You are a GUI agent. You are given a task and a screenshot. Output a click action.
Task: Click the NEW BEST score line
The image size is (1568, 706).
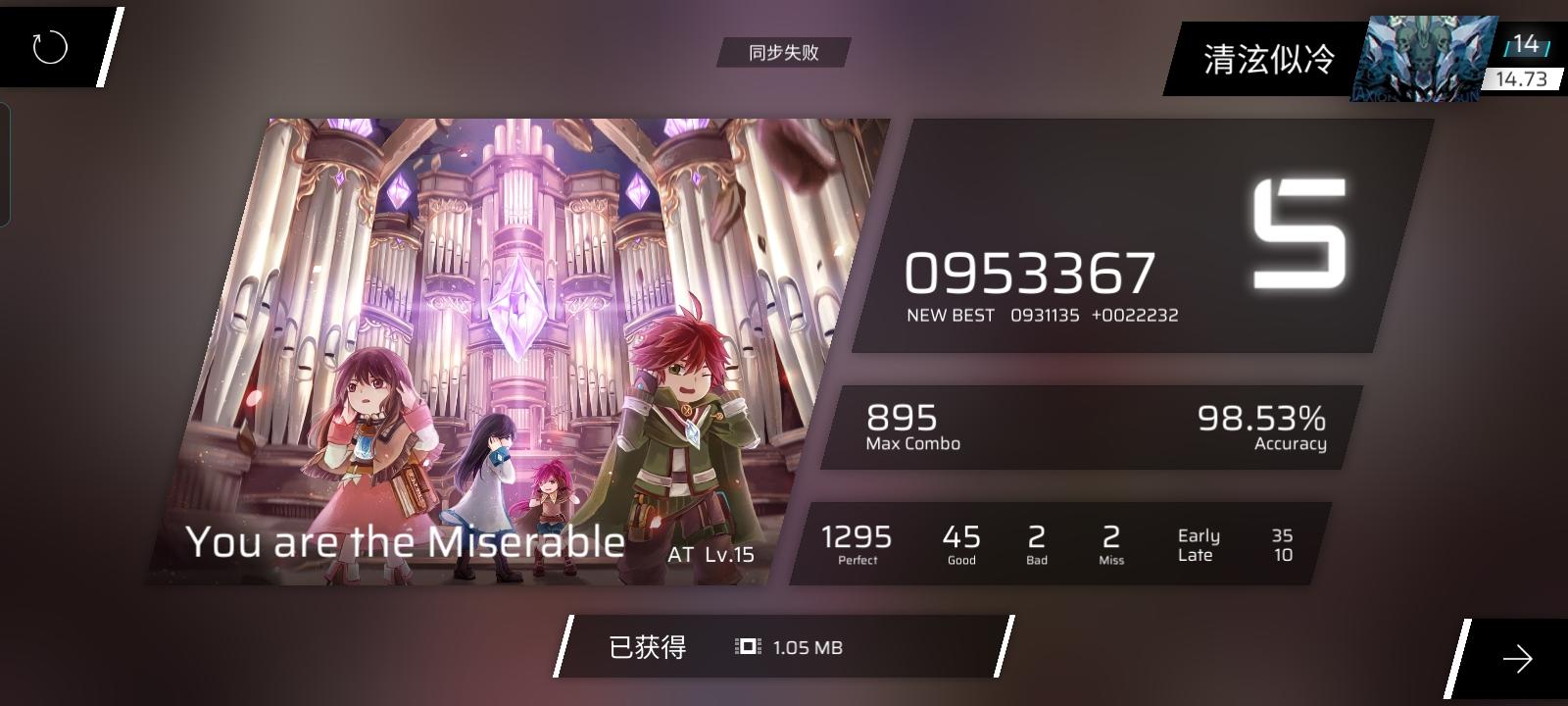[x=1042, y=315]
